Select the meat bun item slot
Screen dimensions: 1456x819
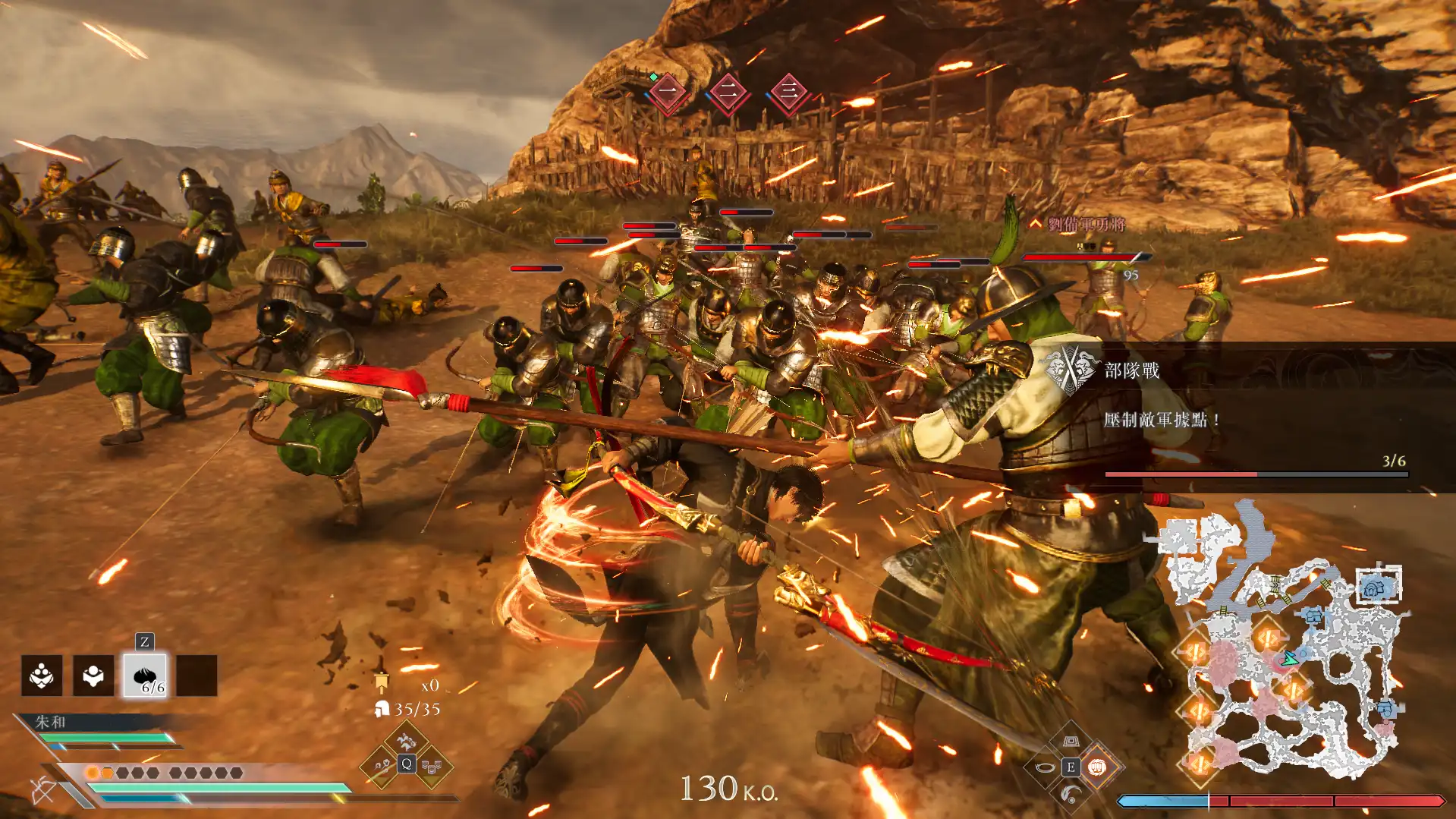coord(145,676)
